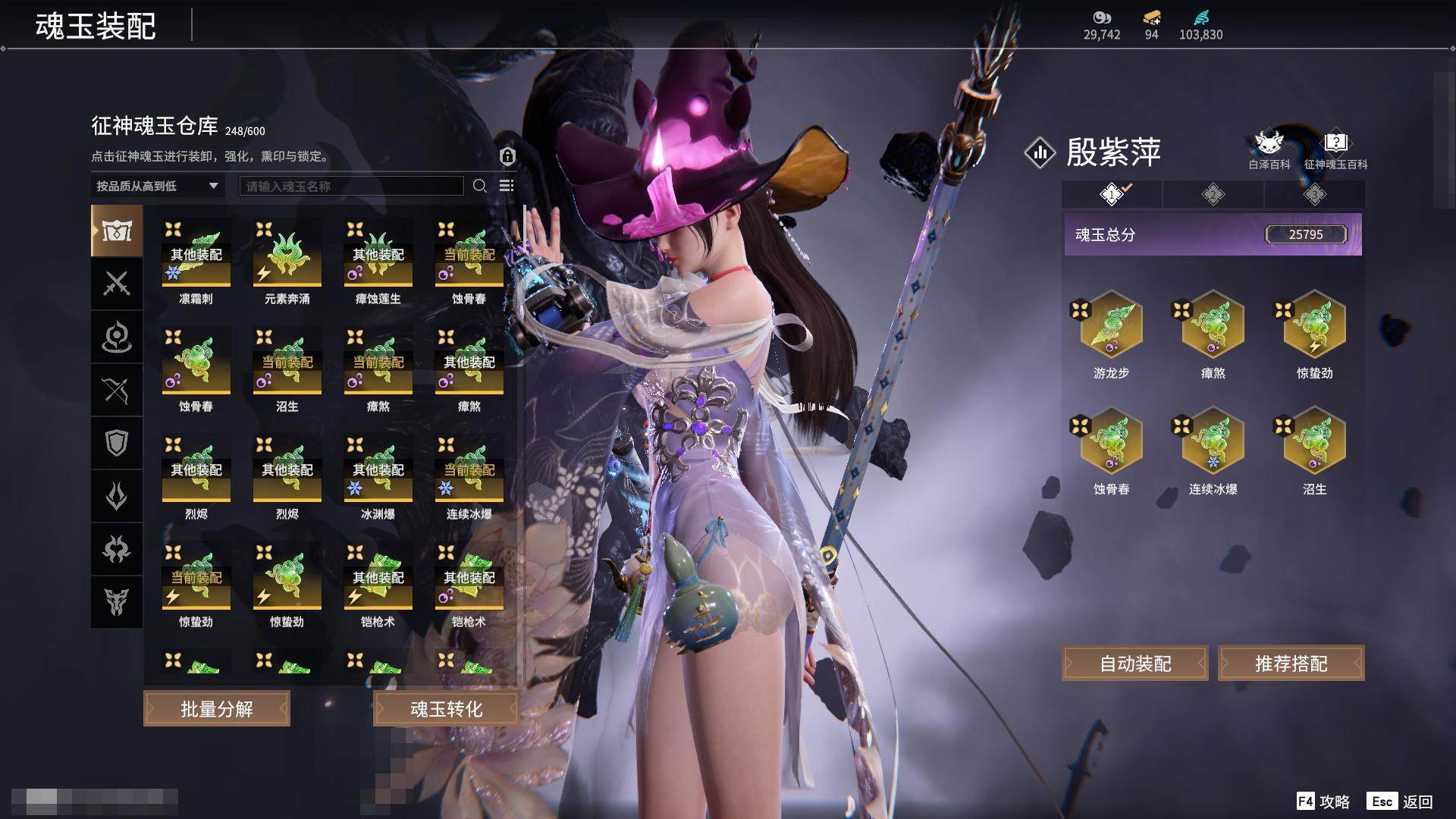
Task: Toggle the warehouse lock icon
Action: click(x=507, y=156)
